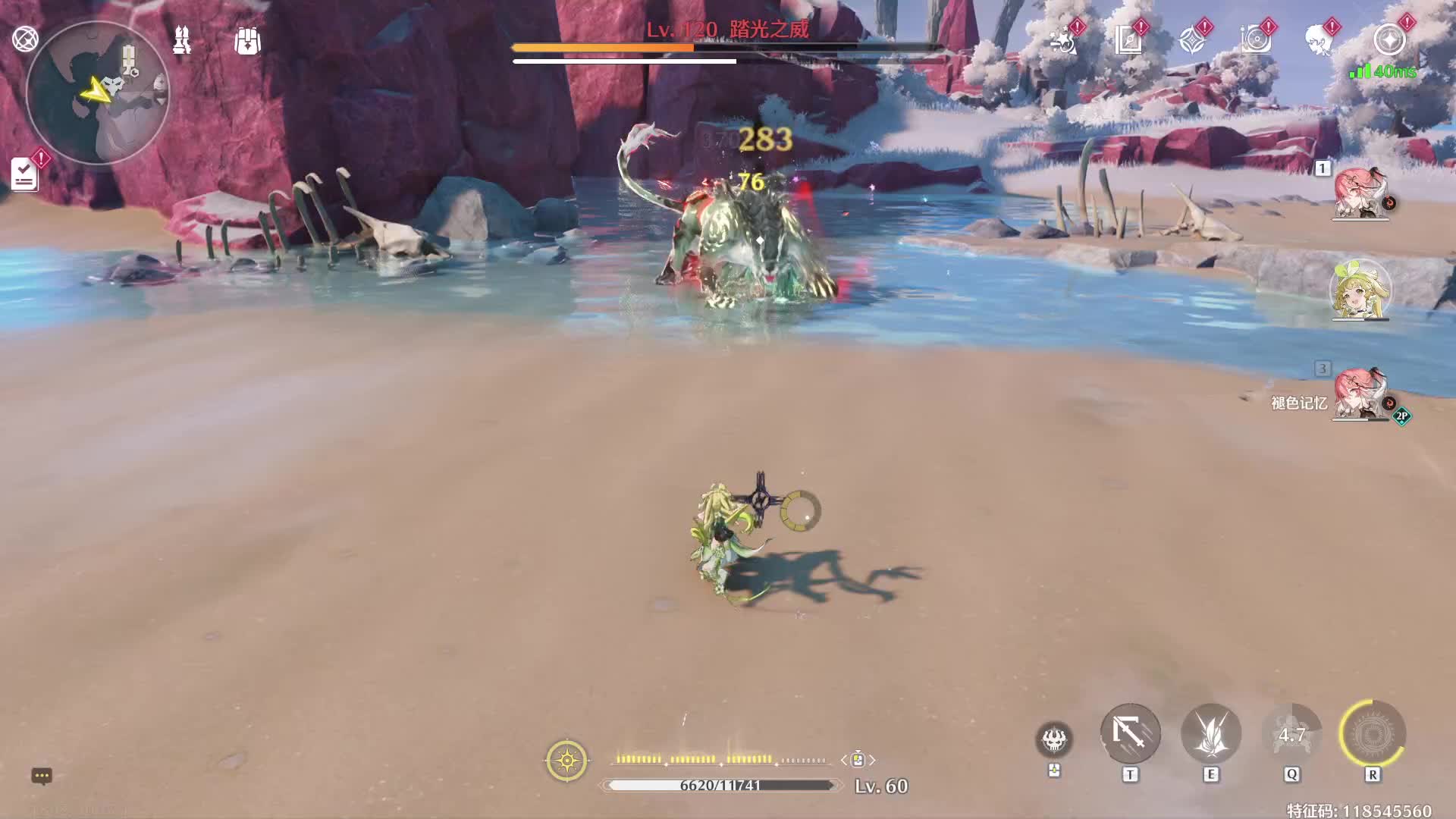Activate the yellow-ringed resonance liberation
This screenshot has width=1456, height=819.
coord(1373,733)
